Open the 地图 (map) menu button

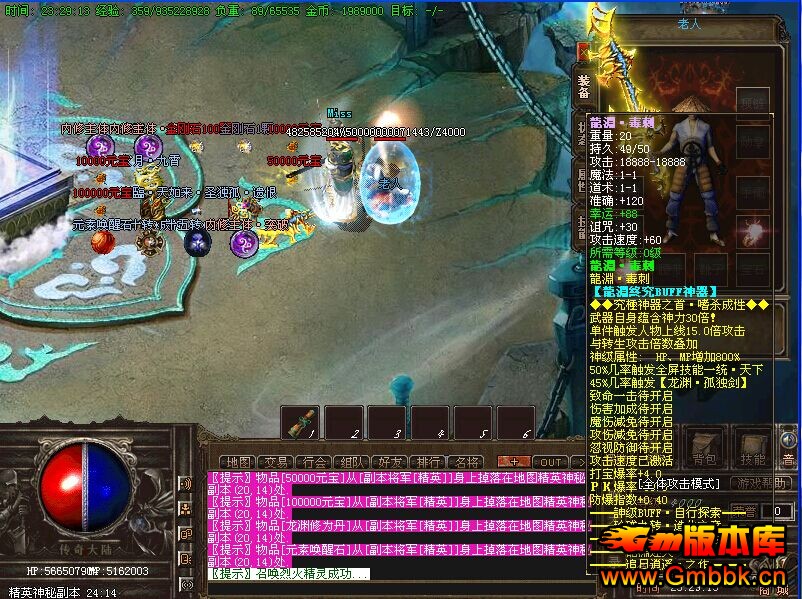coord(236,462)
